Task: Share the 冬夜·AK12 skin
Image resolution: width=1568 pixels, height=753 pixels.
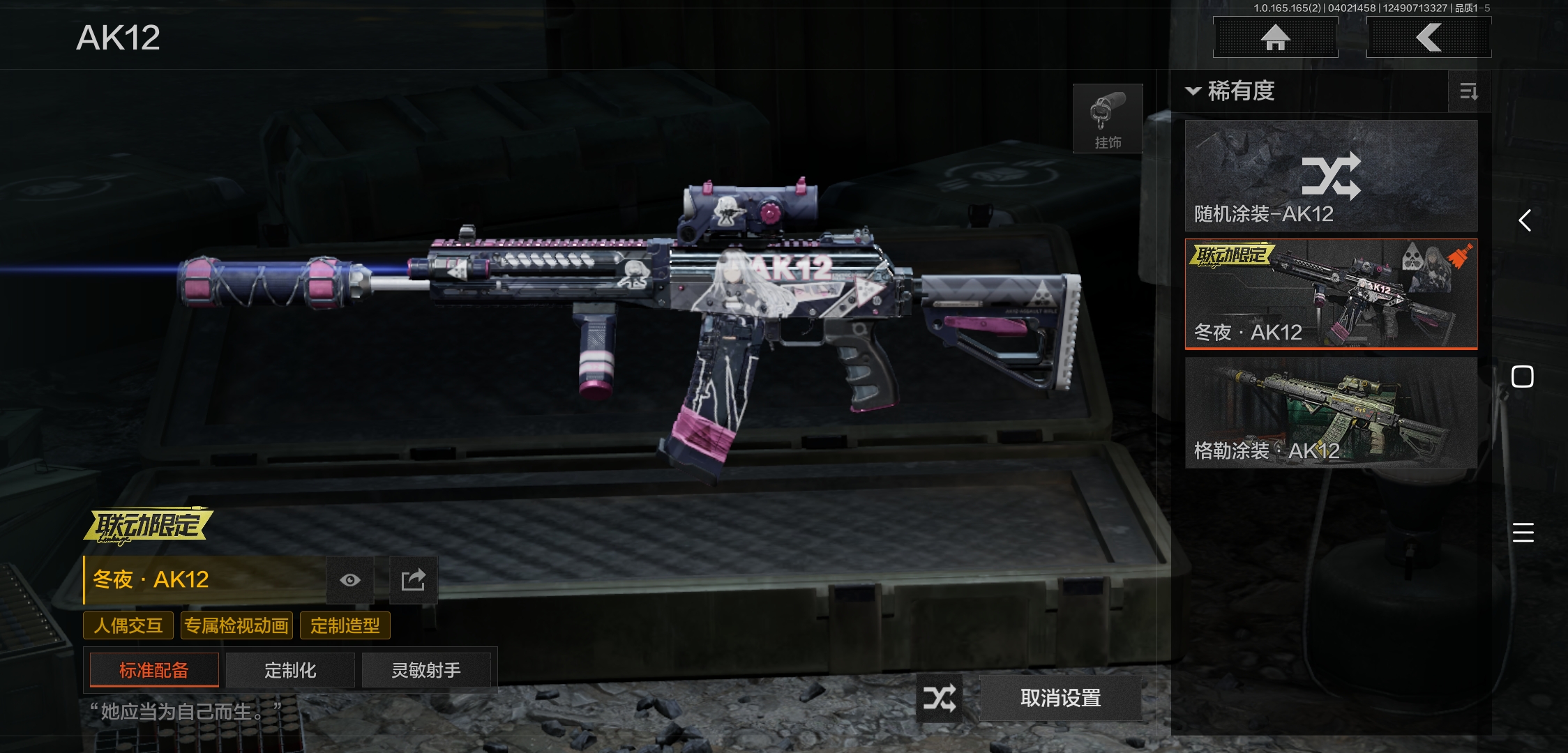Action: click(413, 580)
